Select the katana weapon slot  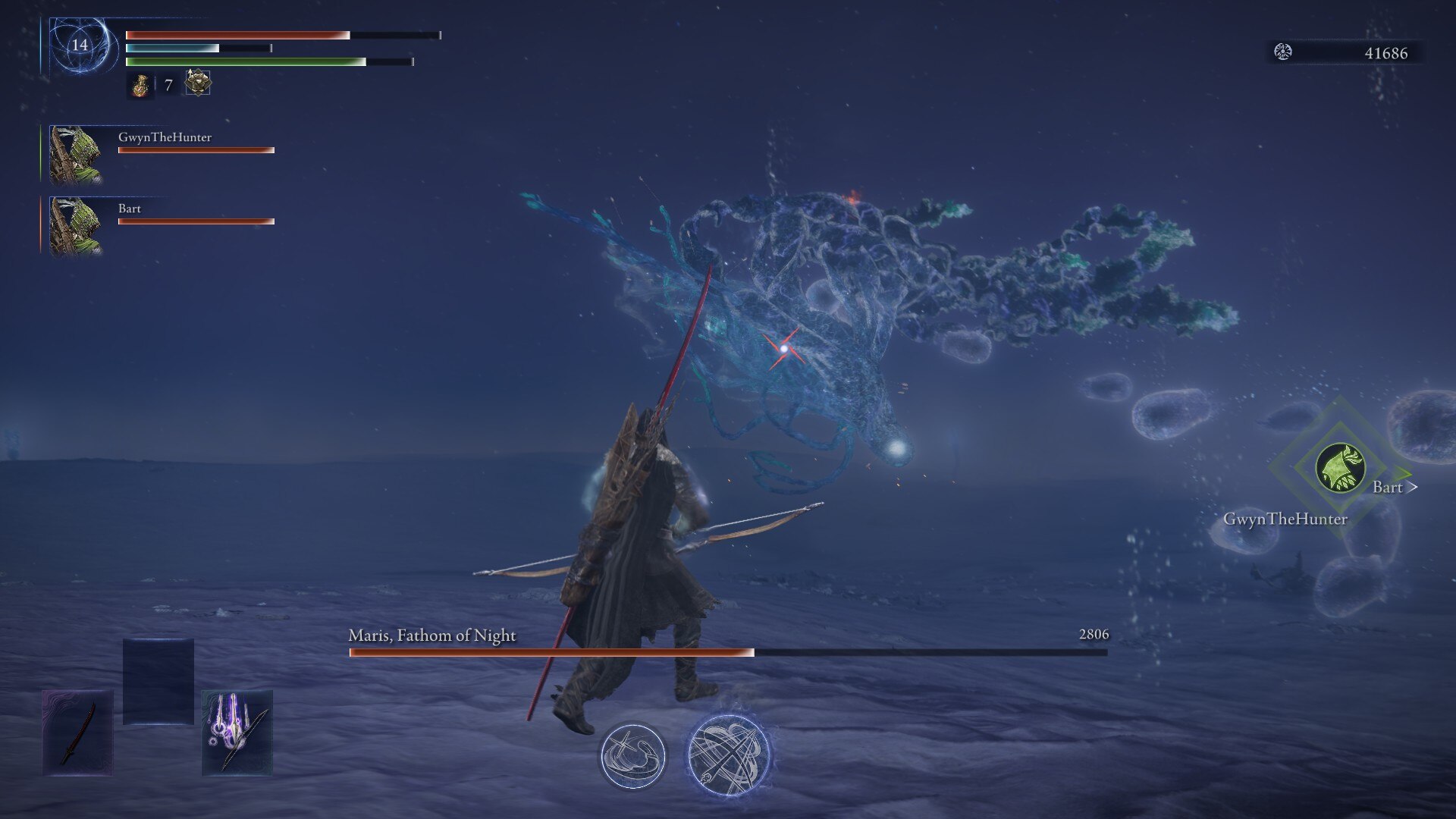(78, 733)
